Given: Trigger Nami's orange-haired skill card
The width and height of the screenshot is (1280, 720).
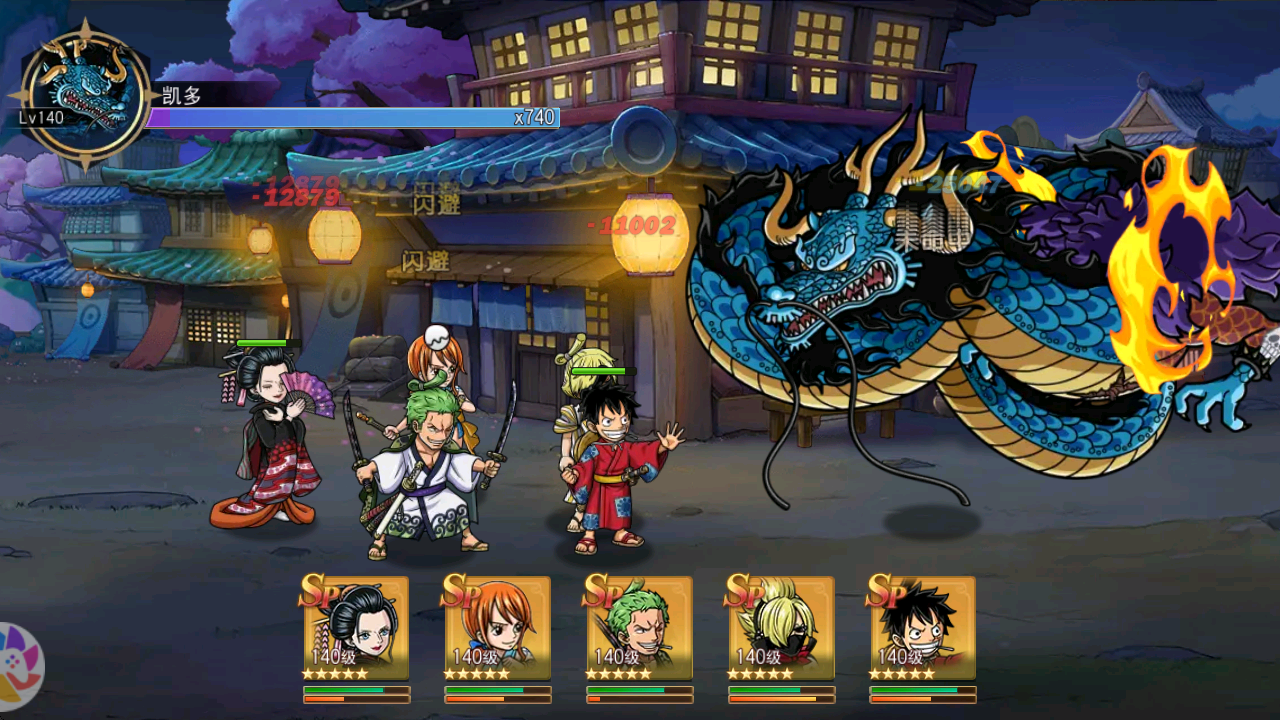Looking at the screenshot, I should click(498, 628).
